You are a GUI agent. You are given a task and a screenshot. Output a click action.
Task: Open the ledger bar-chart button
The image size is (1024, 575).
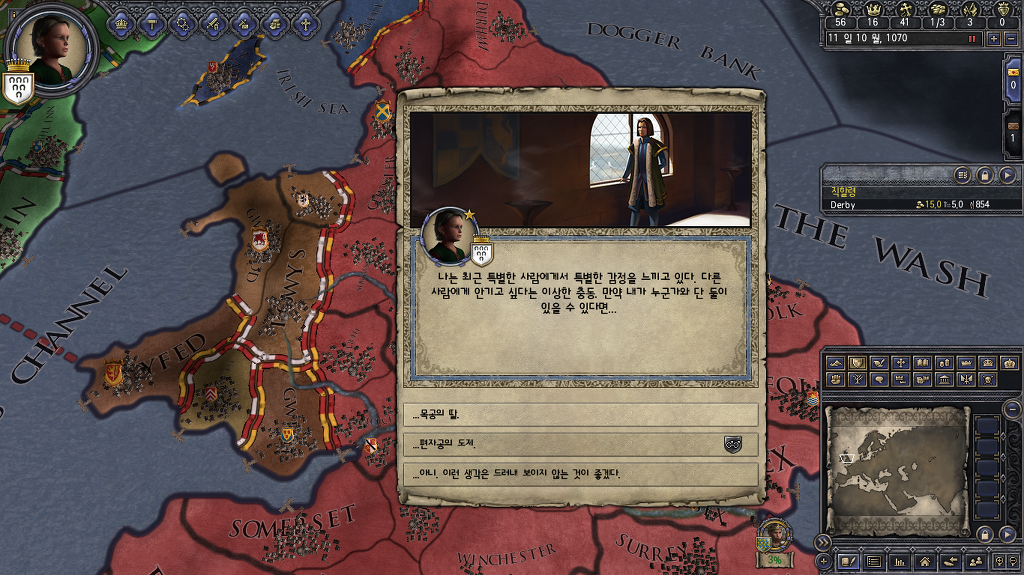[899, 562]
